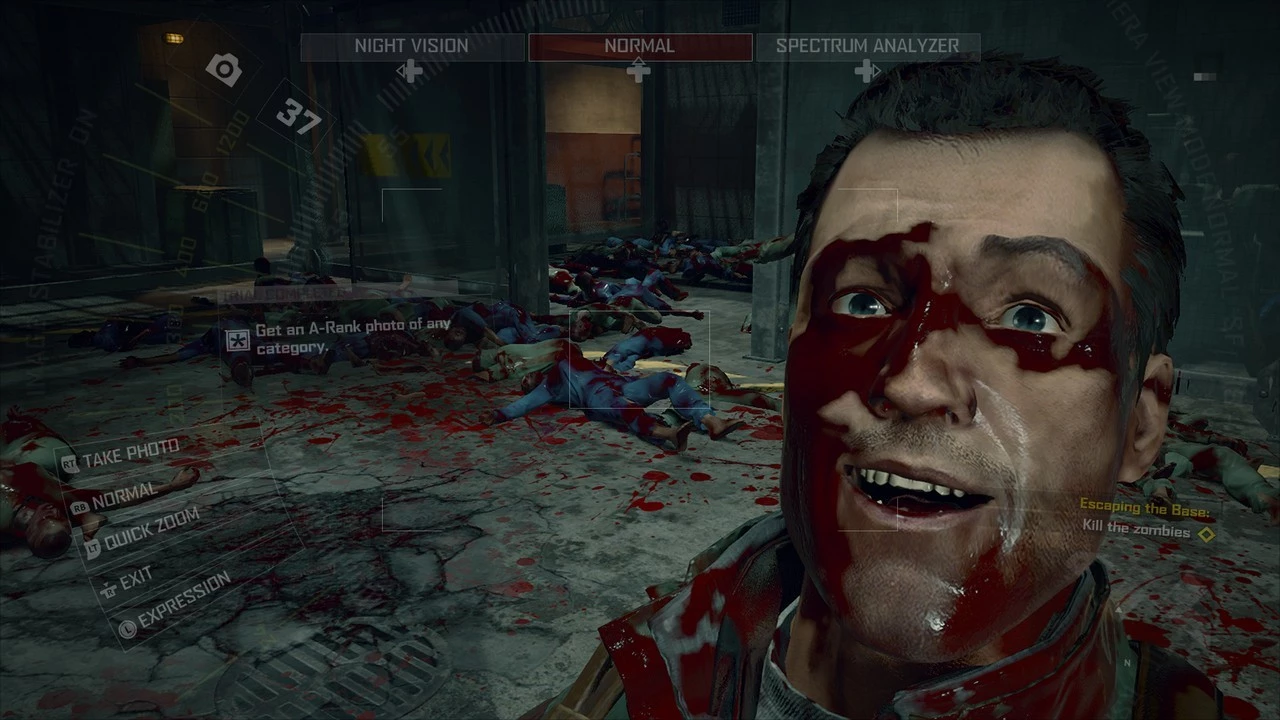1280x720 pixels.
Task: Open the Escaping the Base objective tracker
Action: (x=1145, y=521)
